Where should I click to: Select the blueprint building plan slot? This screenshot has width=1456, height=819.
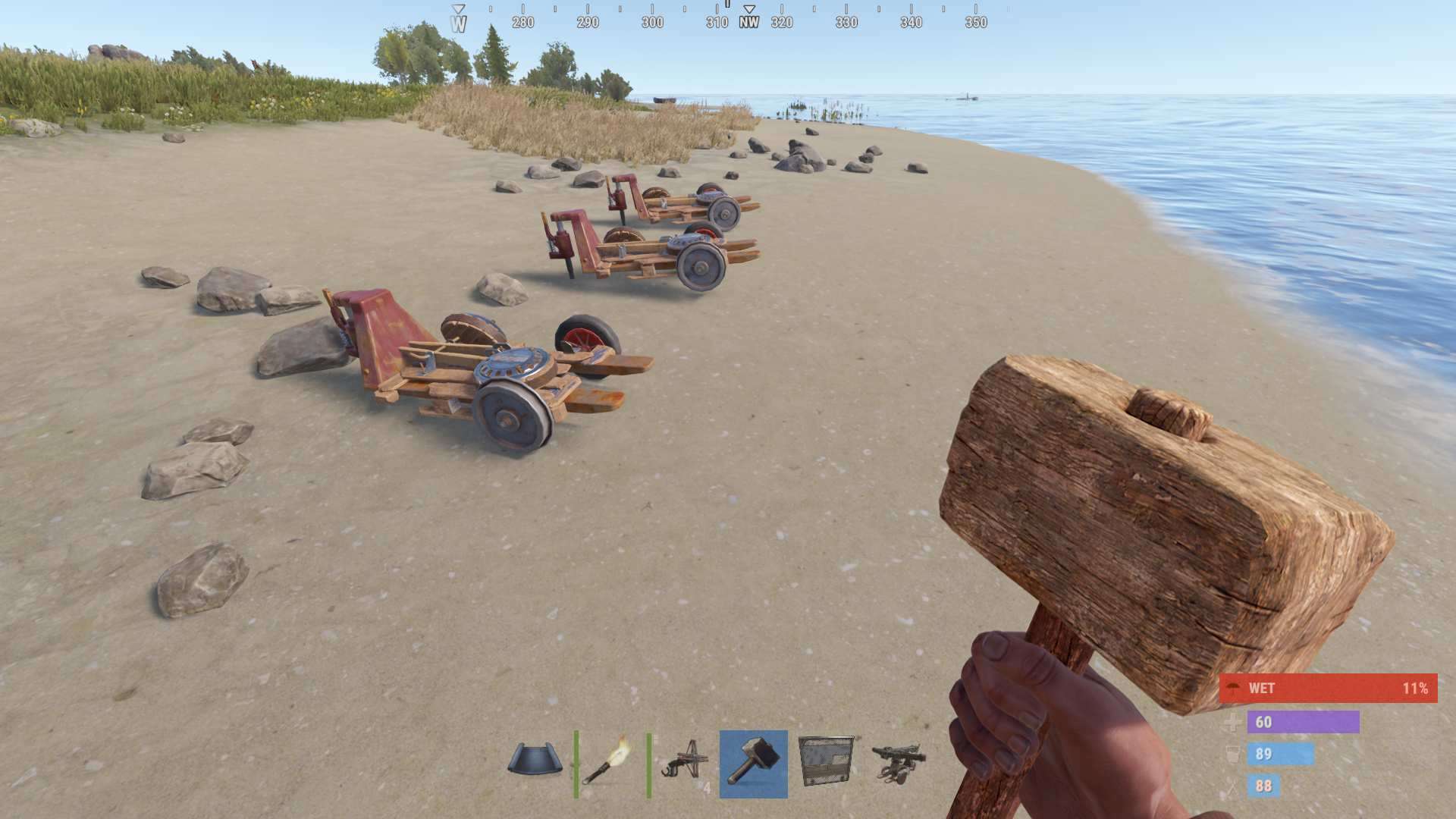tap(535, 762)
